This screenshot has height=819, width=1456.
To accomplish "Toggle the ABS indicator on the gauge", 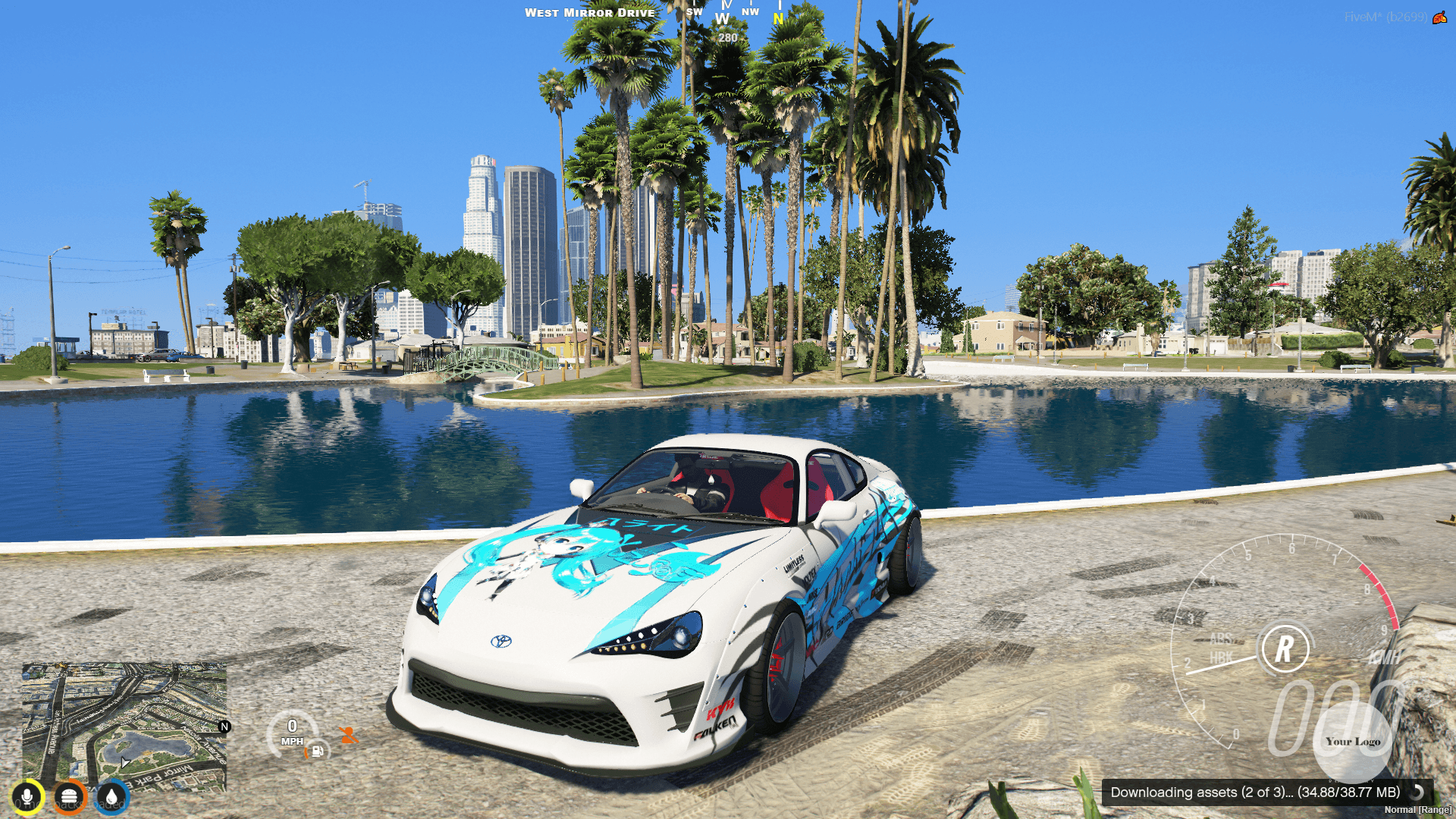I will click(x=1222, y=639).
